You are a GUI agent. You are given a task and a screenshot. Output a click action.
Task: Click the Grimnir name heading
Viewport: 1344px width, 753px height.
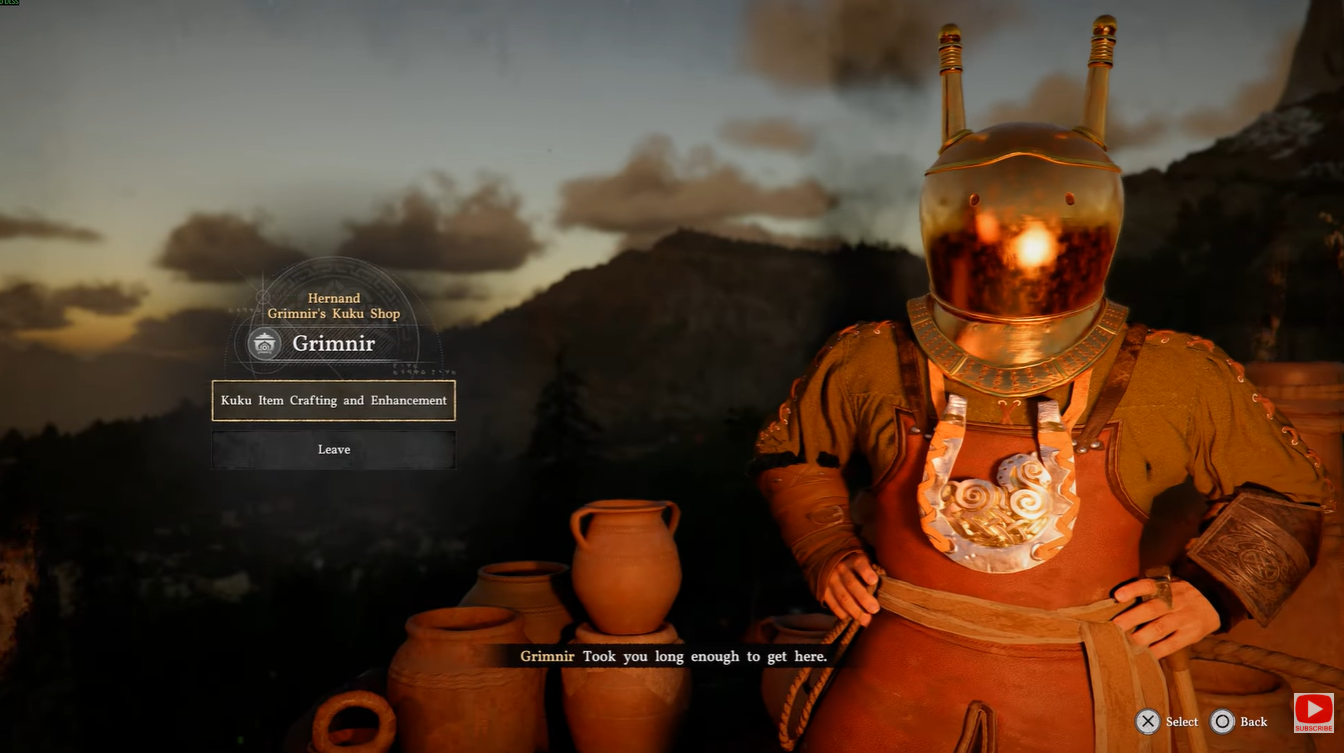click(334, 343)
